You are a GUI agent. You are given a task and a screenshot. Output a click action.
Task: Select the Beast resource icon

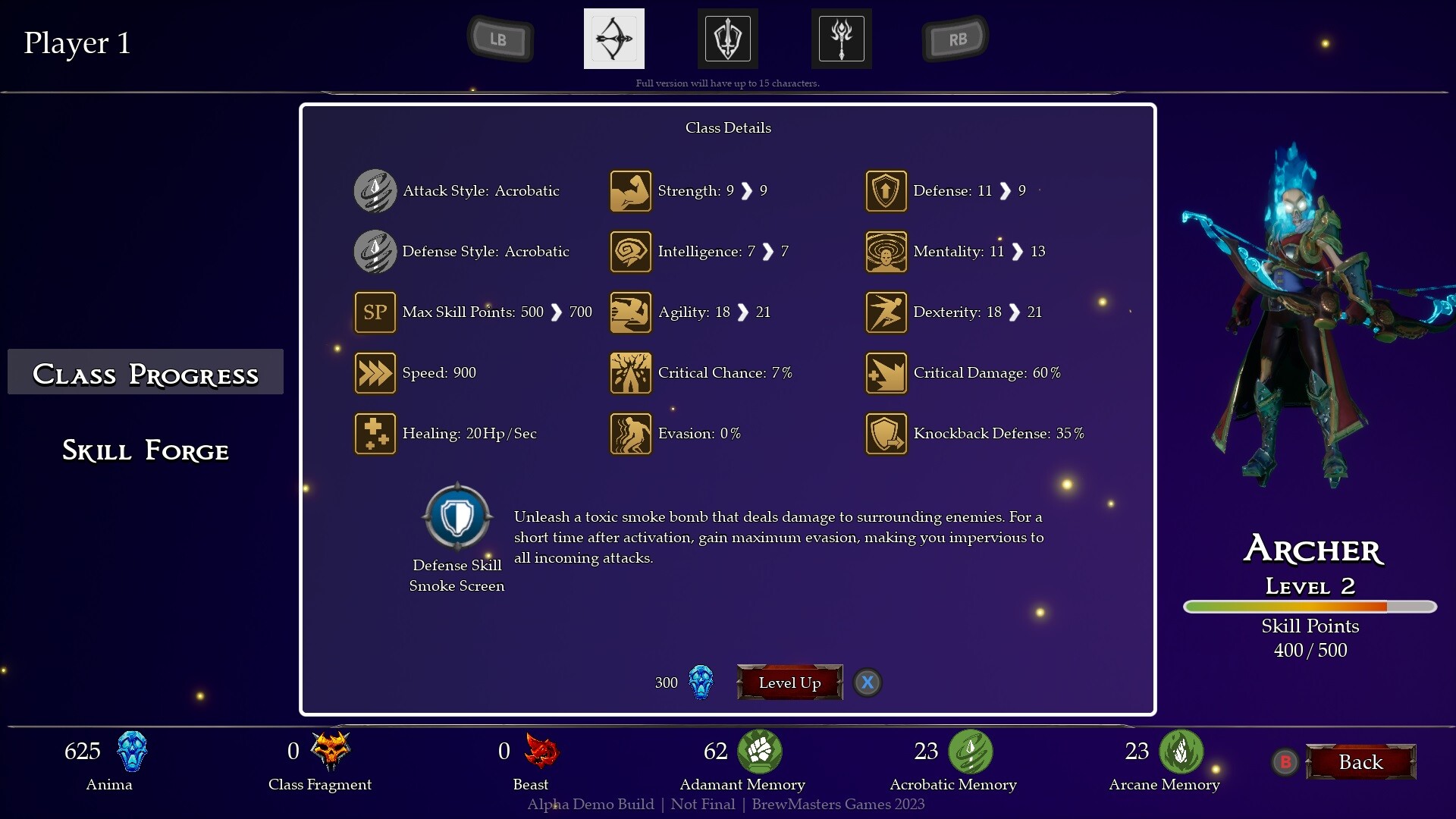point(540,752)
